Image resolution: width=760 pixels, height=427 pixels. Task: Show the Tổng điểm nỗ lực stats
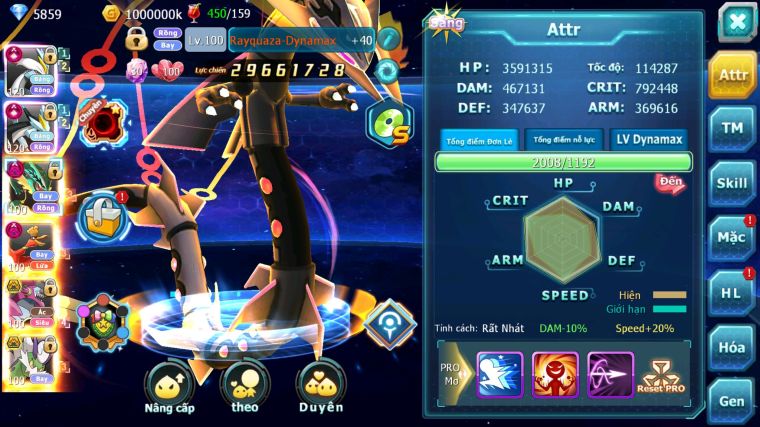pos(564,140)
